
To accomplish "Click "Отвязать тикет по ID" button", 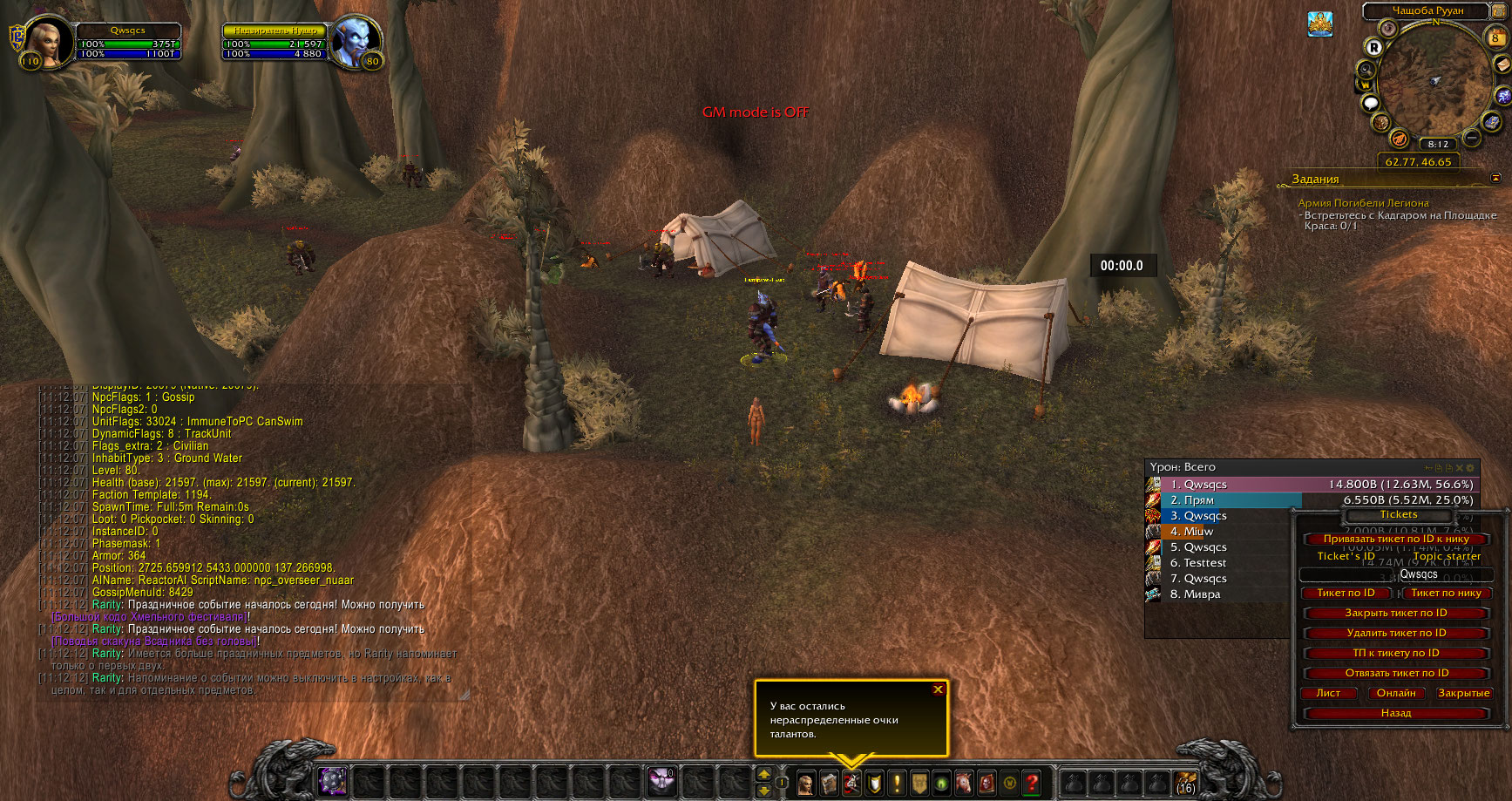I will pyautogui.click(x=1395, y=673).
